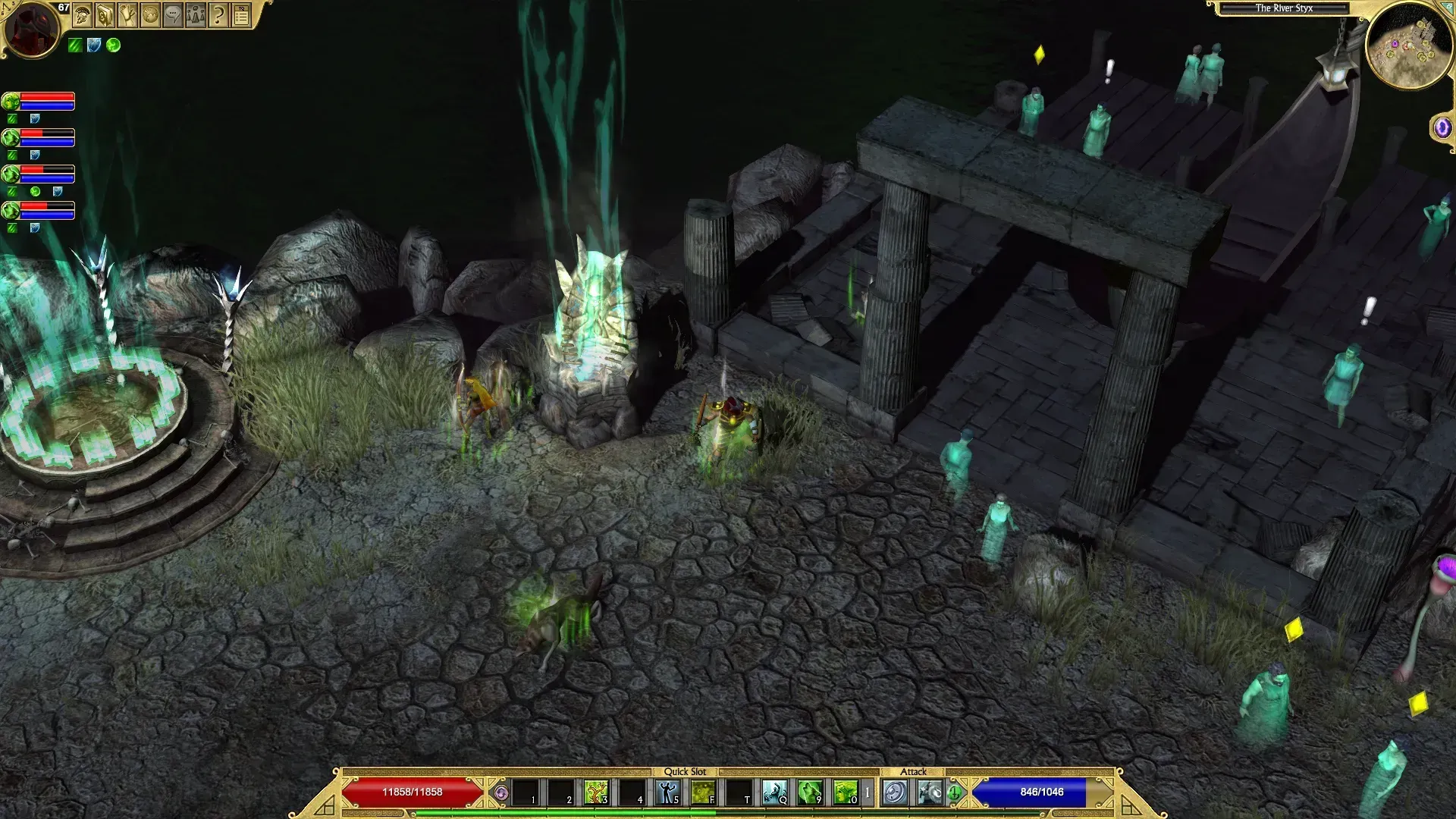Open the TQ game menu list icon
1456x819 pixels.
pos(241,14)
